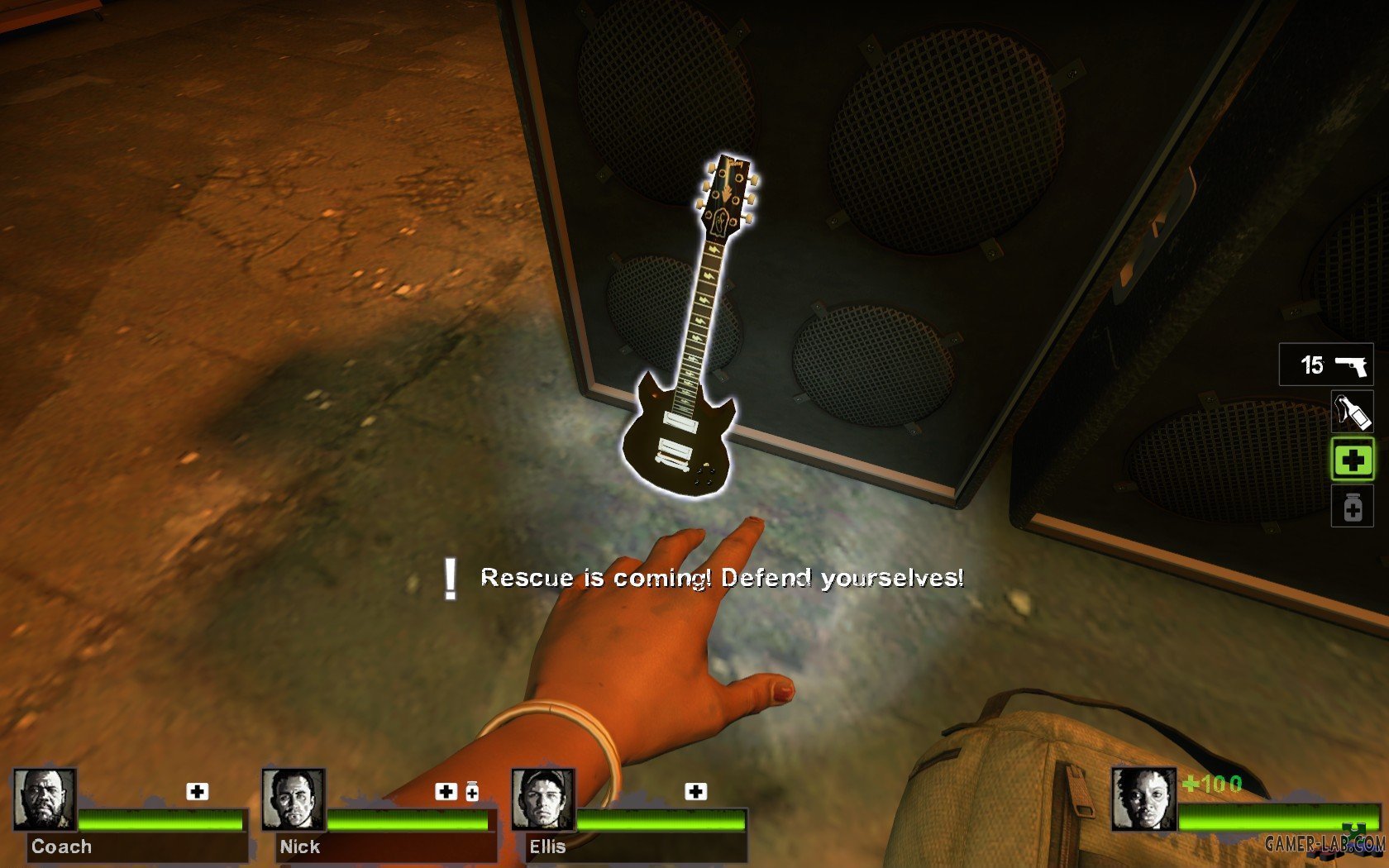Select Nick's survivor portrait
Image resolution: width=1389 pixels, height=868 pixels.
coord(294,799)
